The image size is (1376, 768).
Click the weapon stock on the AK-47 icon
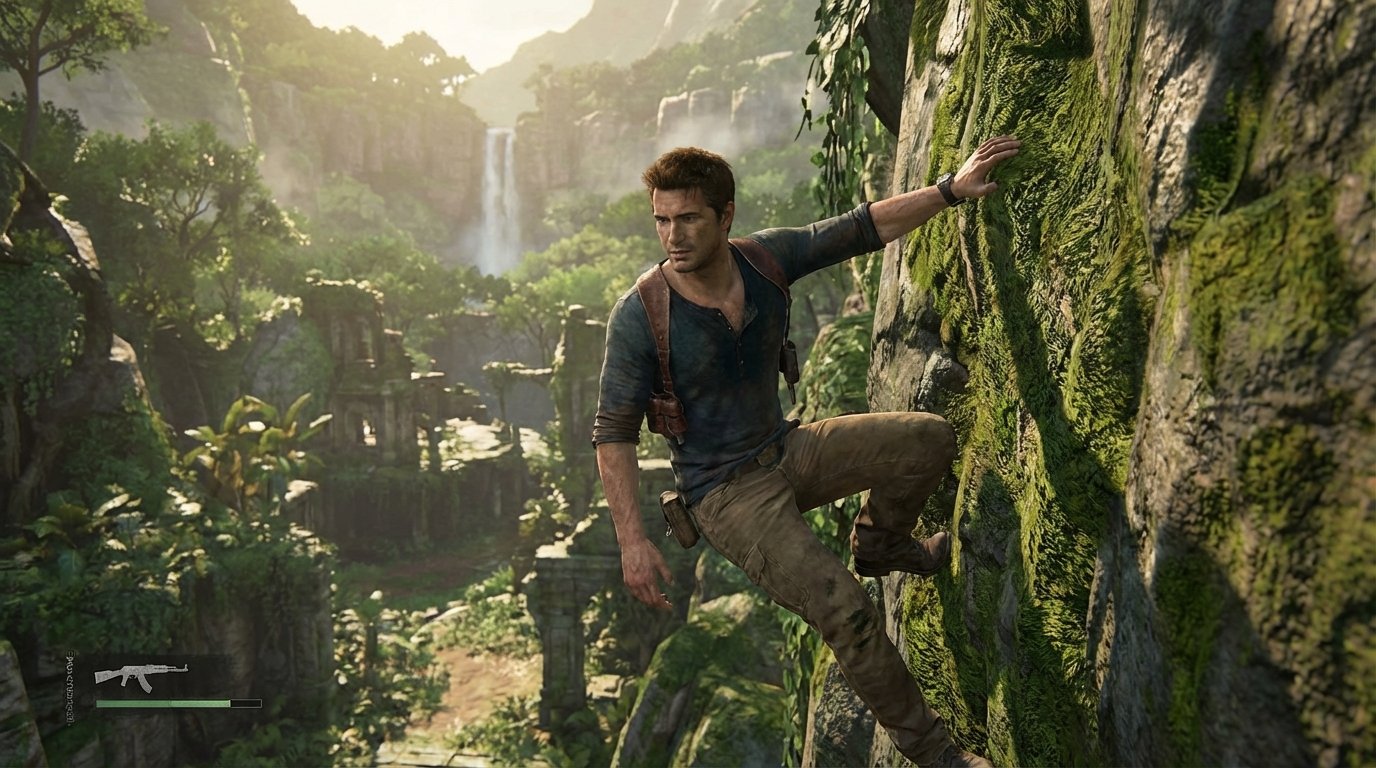(103, 677)
